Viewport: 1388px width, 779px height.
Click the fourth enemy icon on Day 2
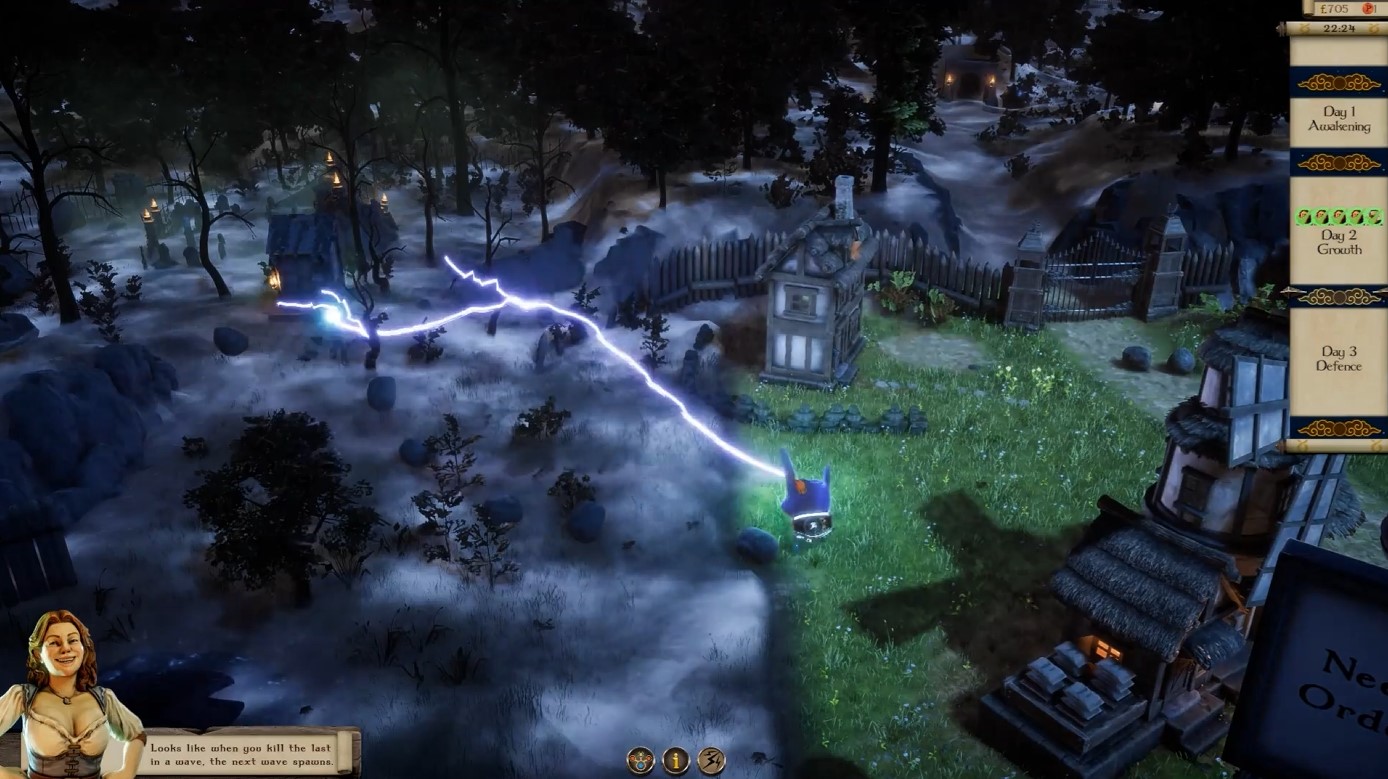(1354, 215)
